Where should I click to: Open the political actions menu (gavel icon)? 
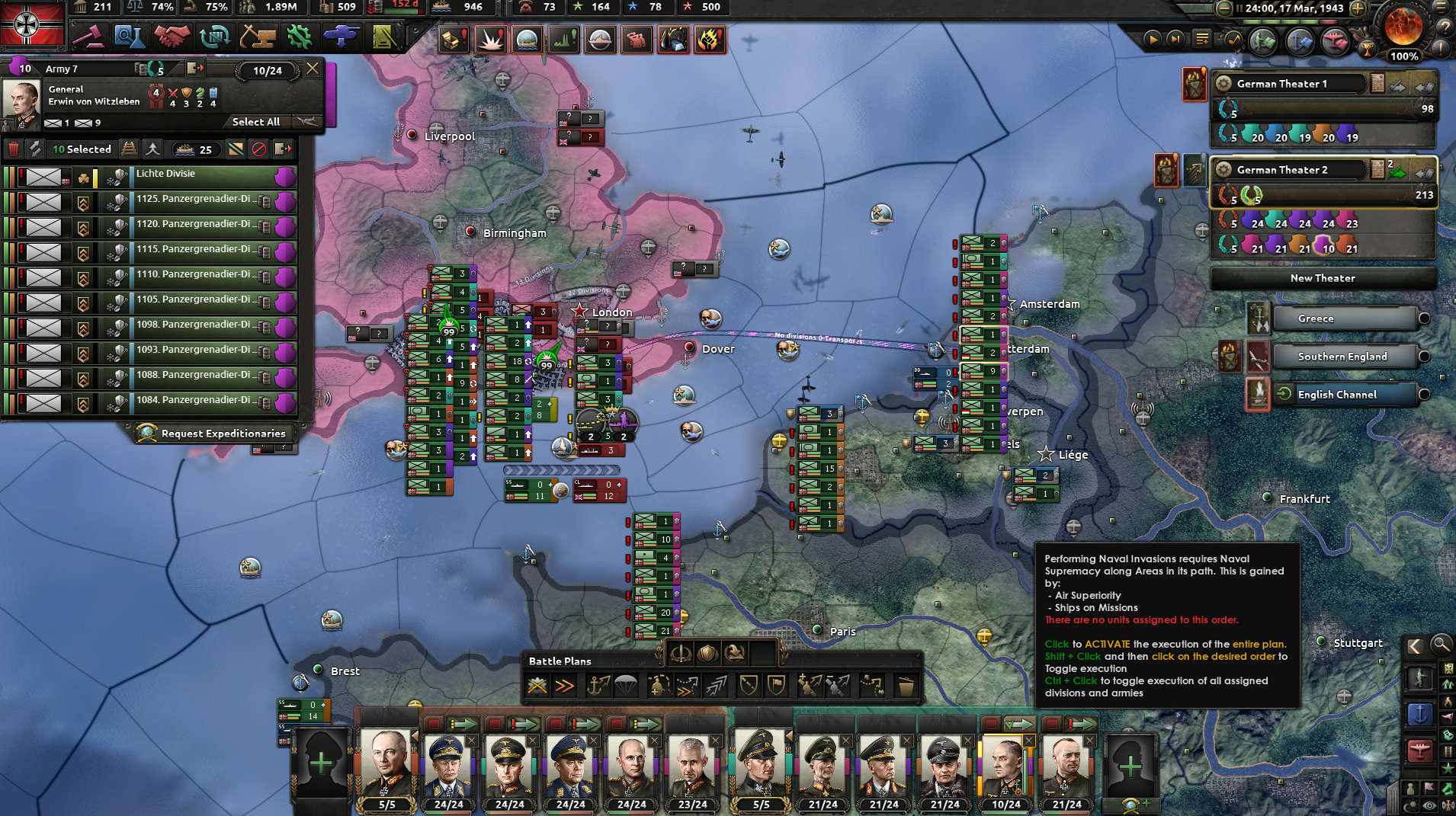click(x=89, y=37)
